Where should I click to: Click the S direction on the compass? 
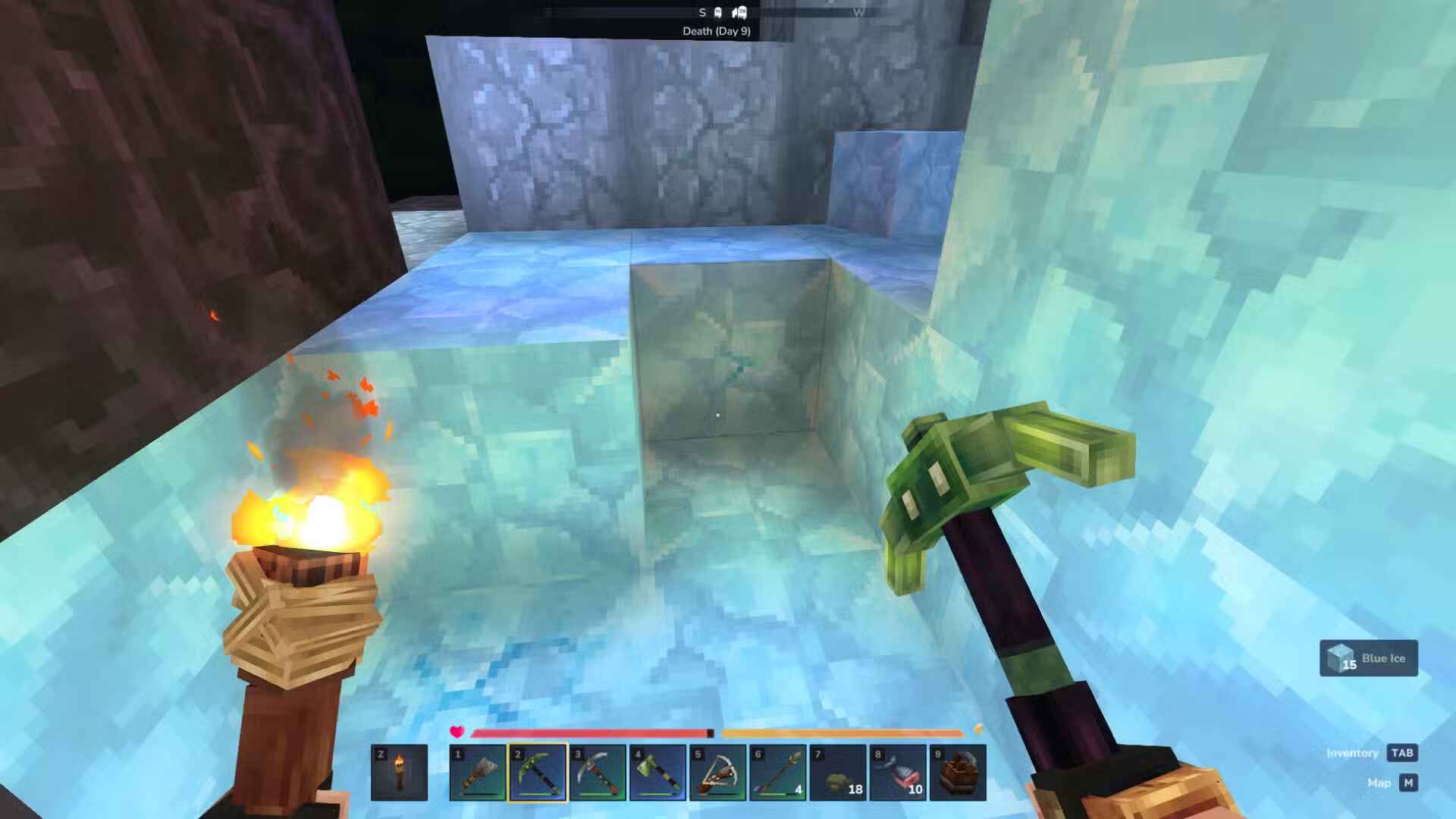(701, 11)
